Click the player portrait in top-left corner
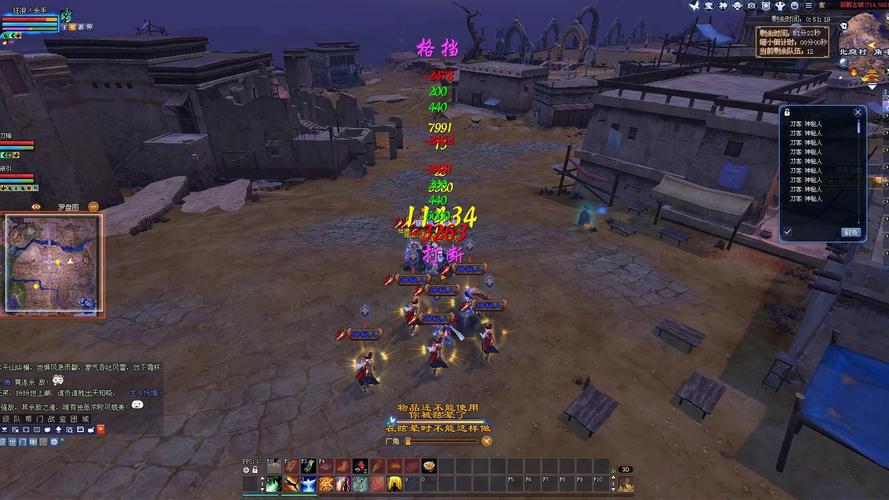This screenshot has width=889, height=500. point(68,16)
